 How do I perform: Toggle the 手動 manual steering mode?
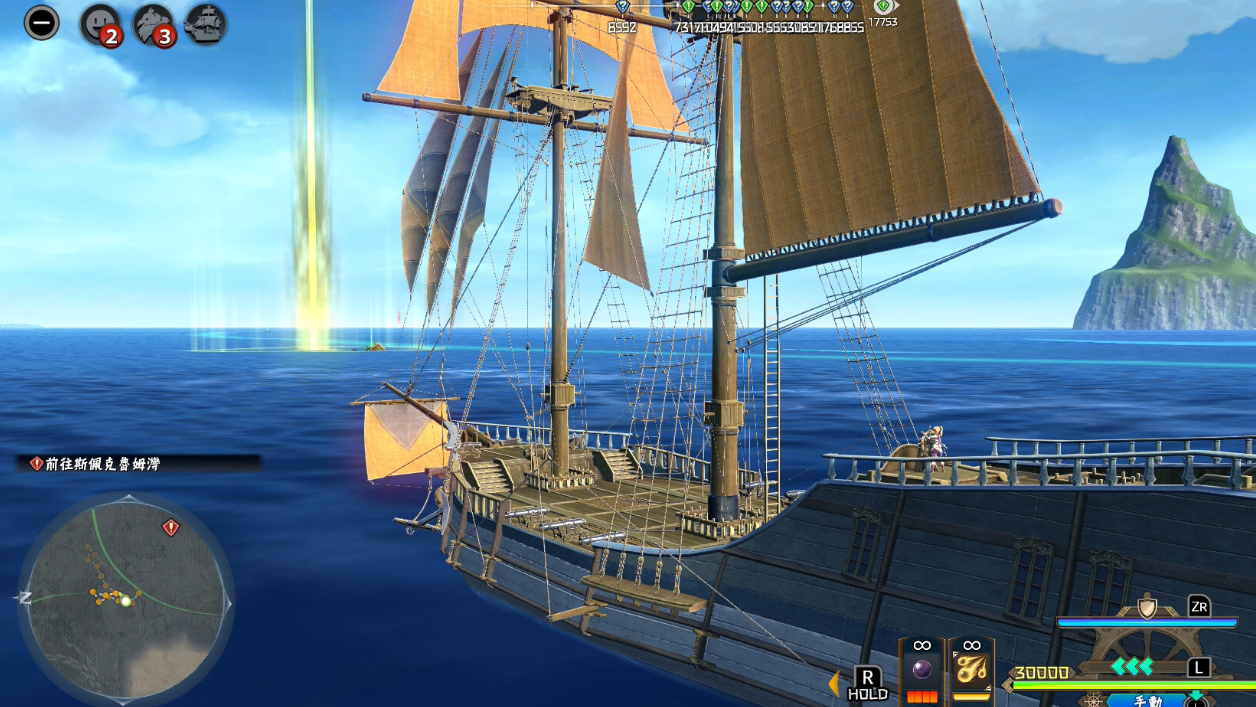[1147, 700]
